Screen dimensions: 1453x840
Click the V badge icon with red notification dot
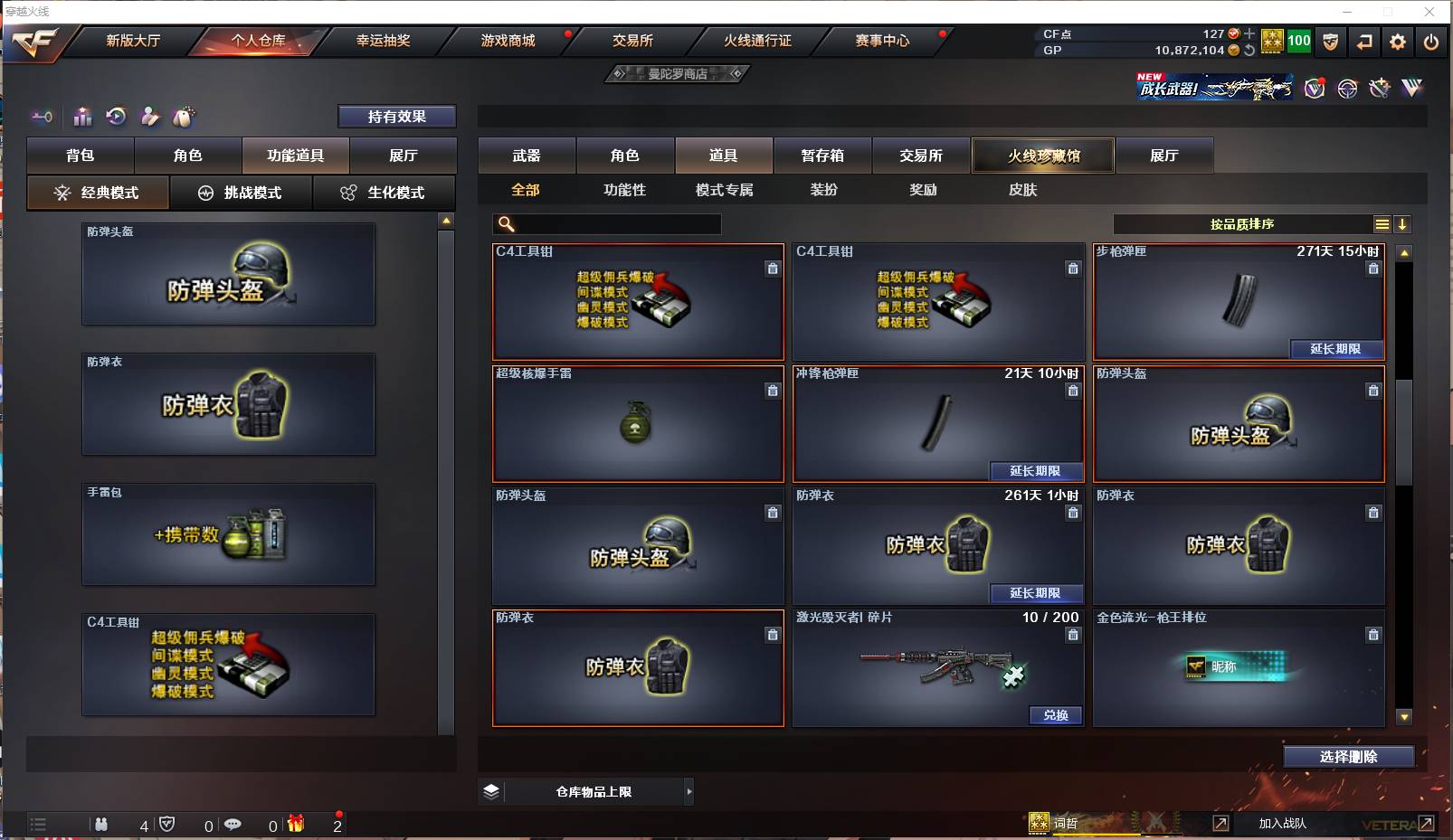[1315, 89]
